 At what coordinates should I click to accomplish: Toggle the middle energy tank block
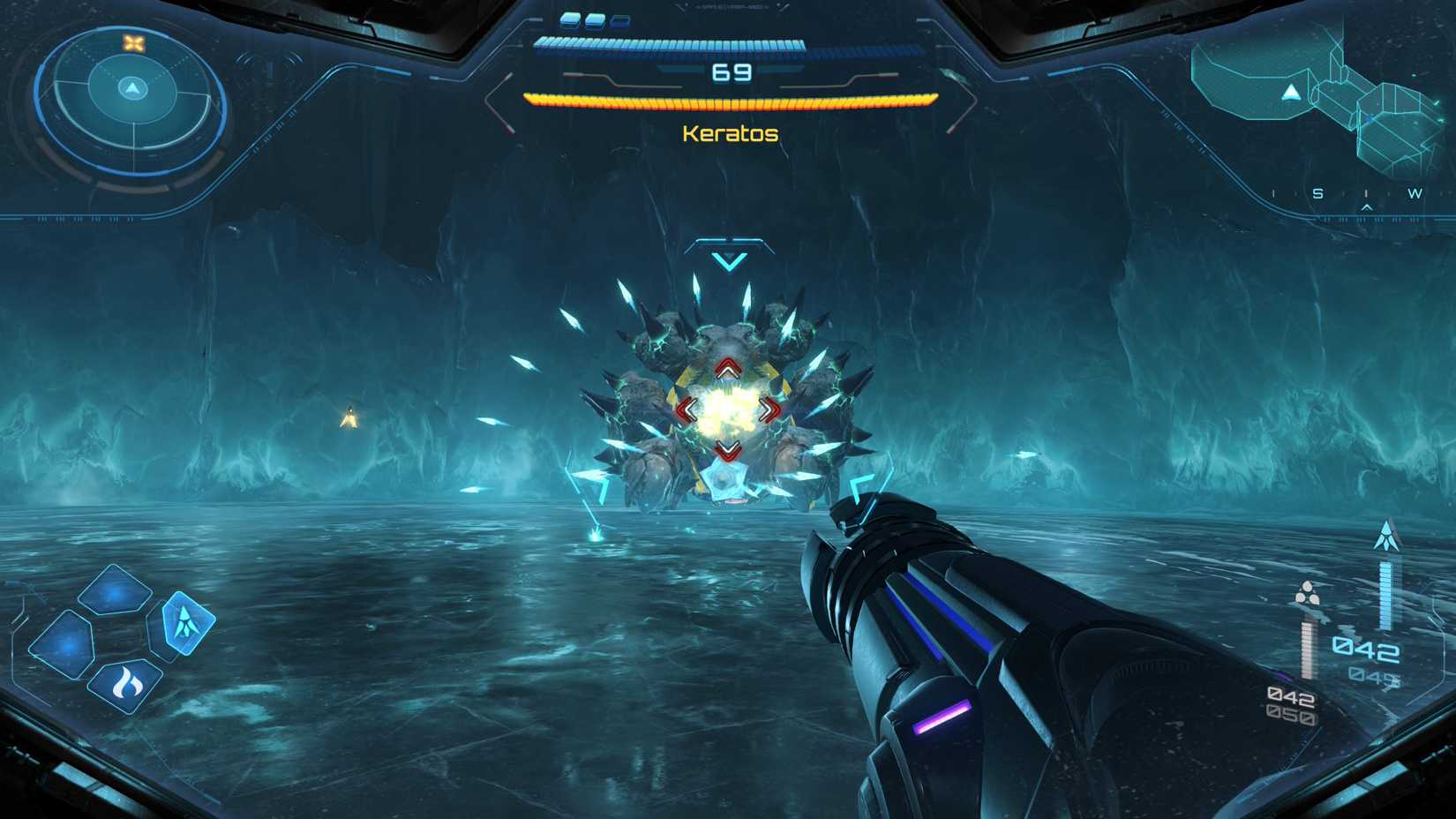[596, 21]
